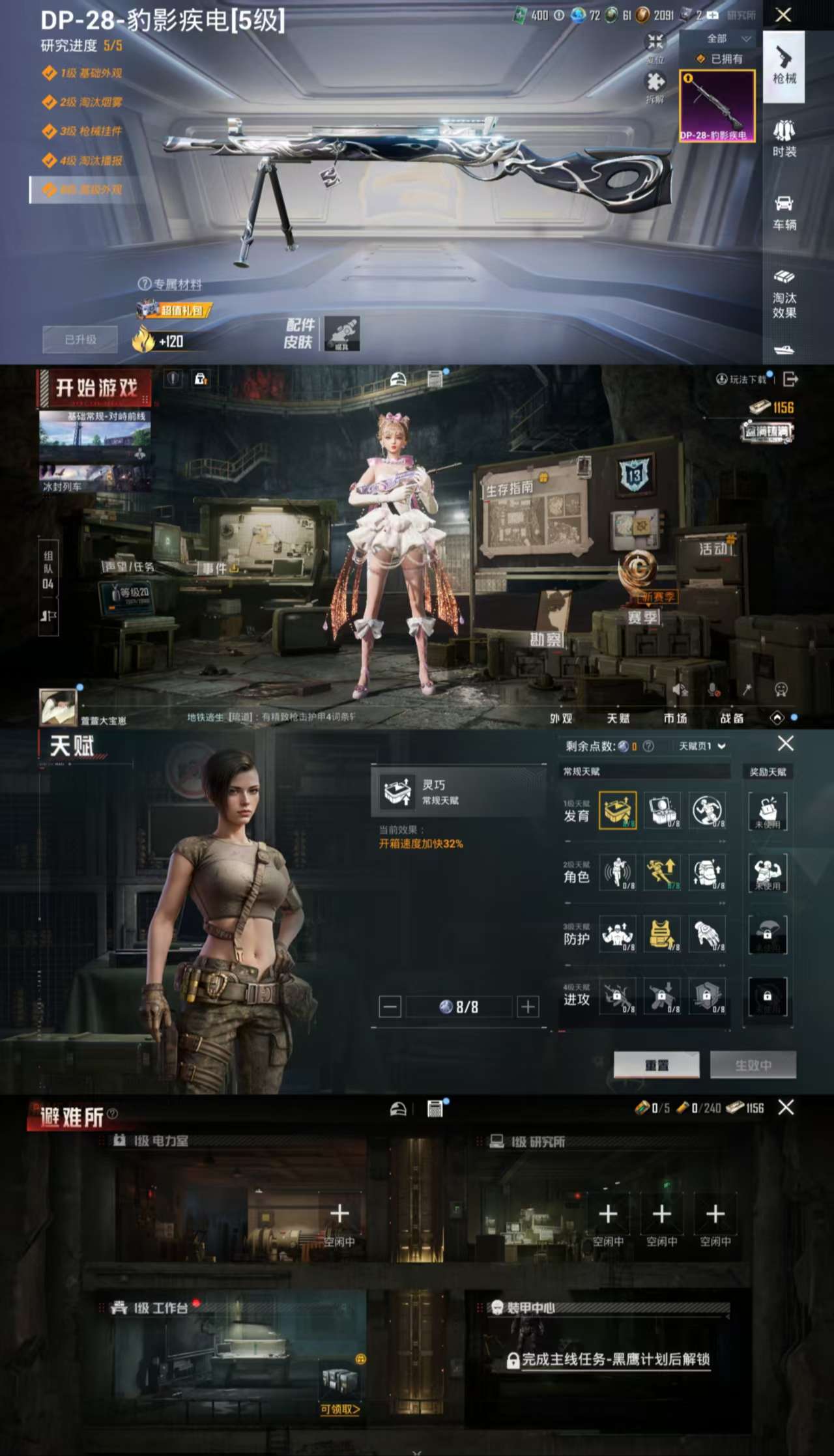The width and height of the screenshot is (834, 1456).
Task: Collapse the lobby bottom bar with the chevron arrow
Action: coord(777,717)
